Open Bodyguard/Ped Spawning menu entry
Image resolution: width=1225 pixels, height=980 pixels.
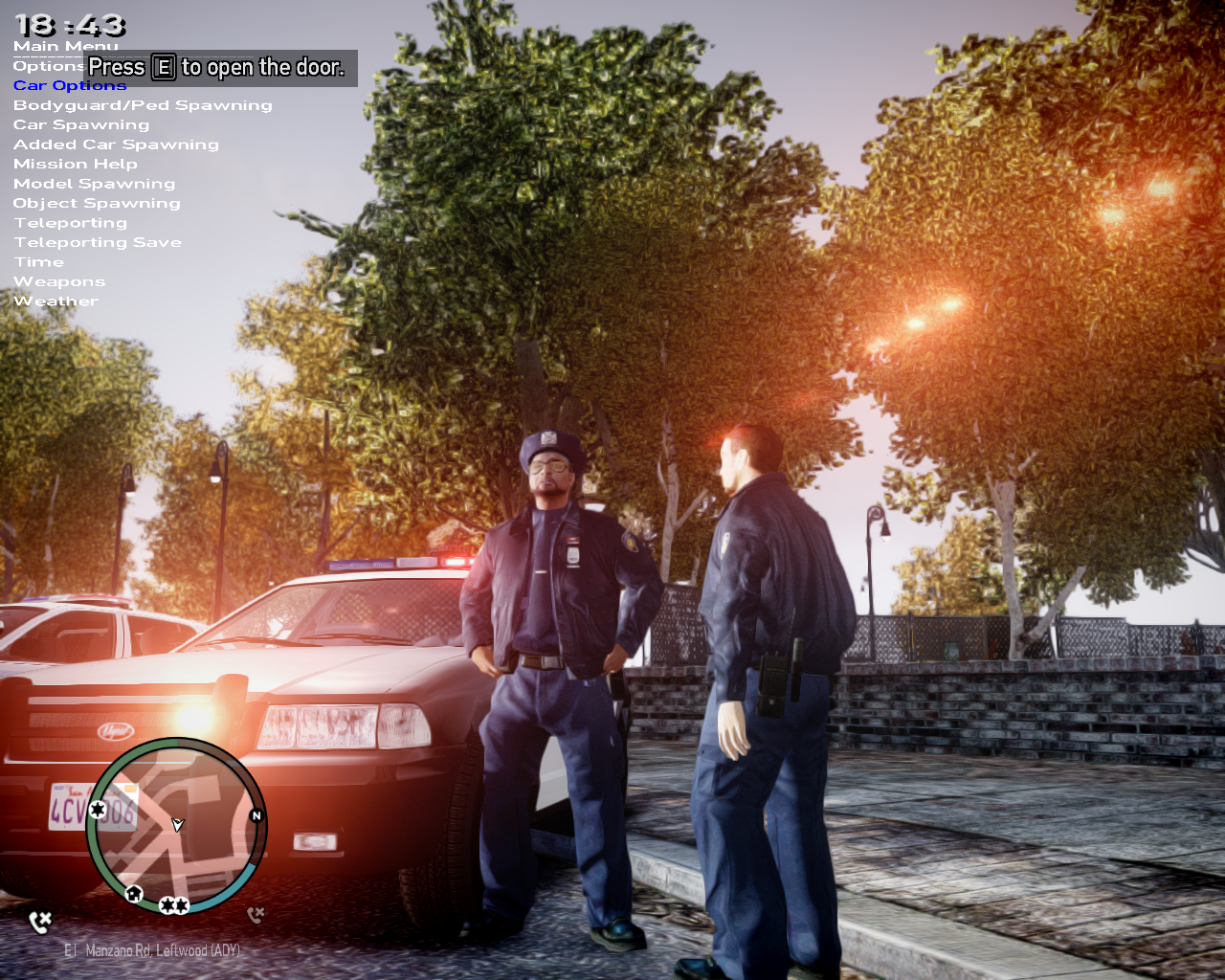pyautogui.click(x=143, y=105)
